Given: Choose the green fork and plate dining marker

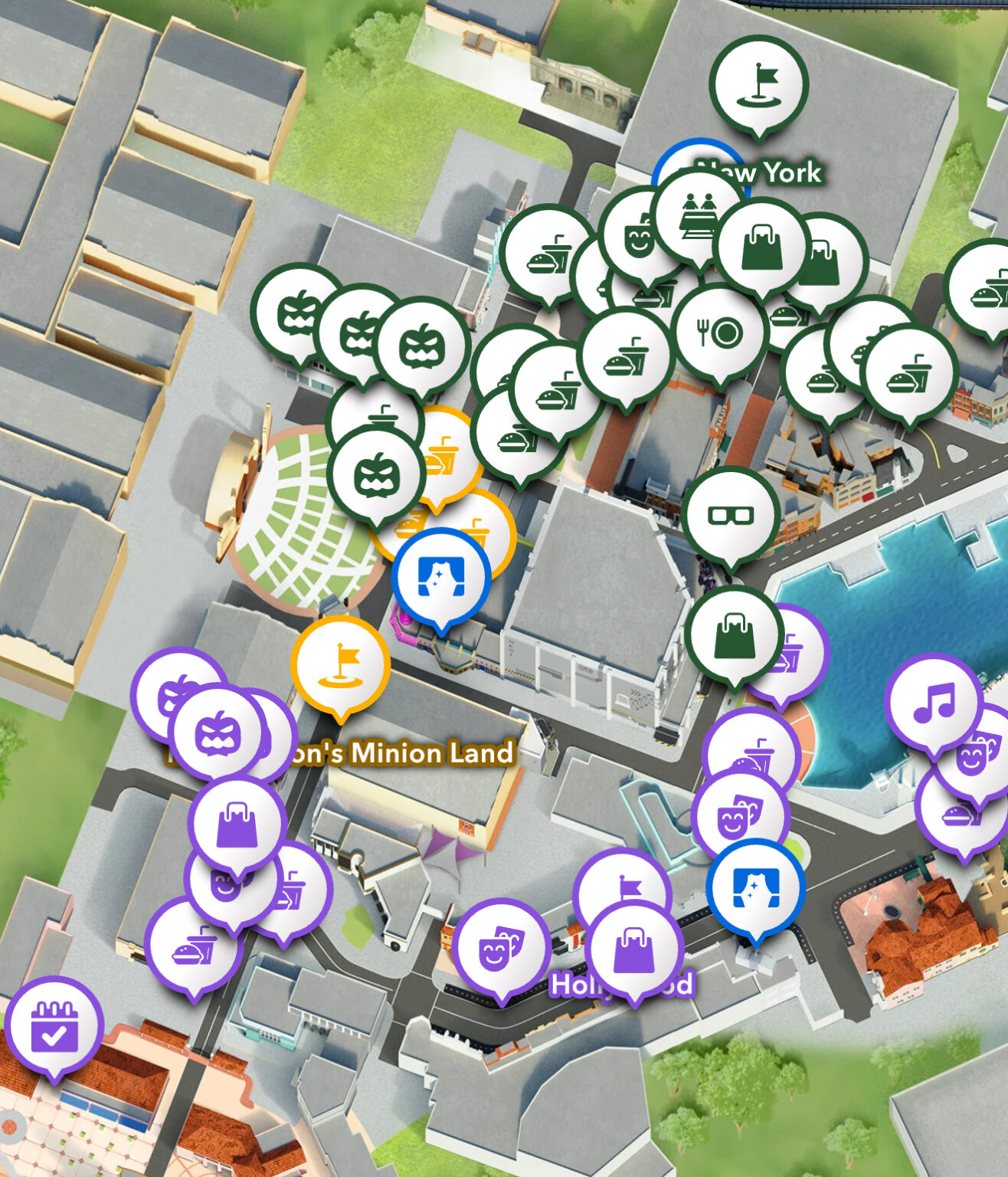Looking at the screenshot, I should tap(719, 333).
